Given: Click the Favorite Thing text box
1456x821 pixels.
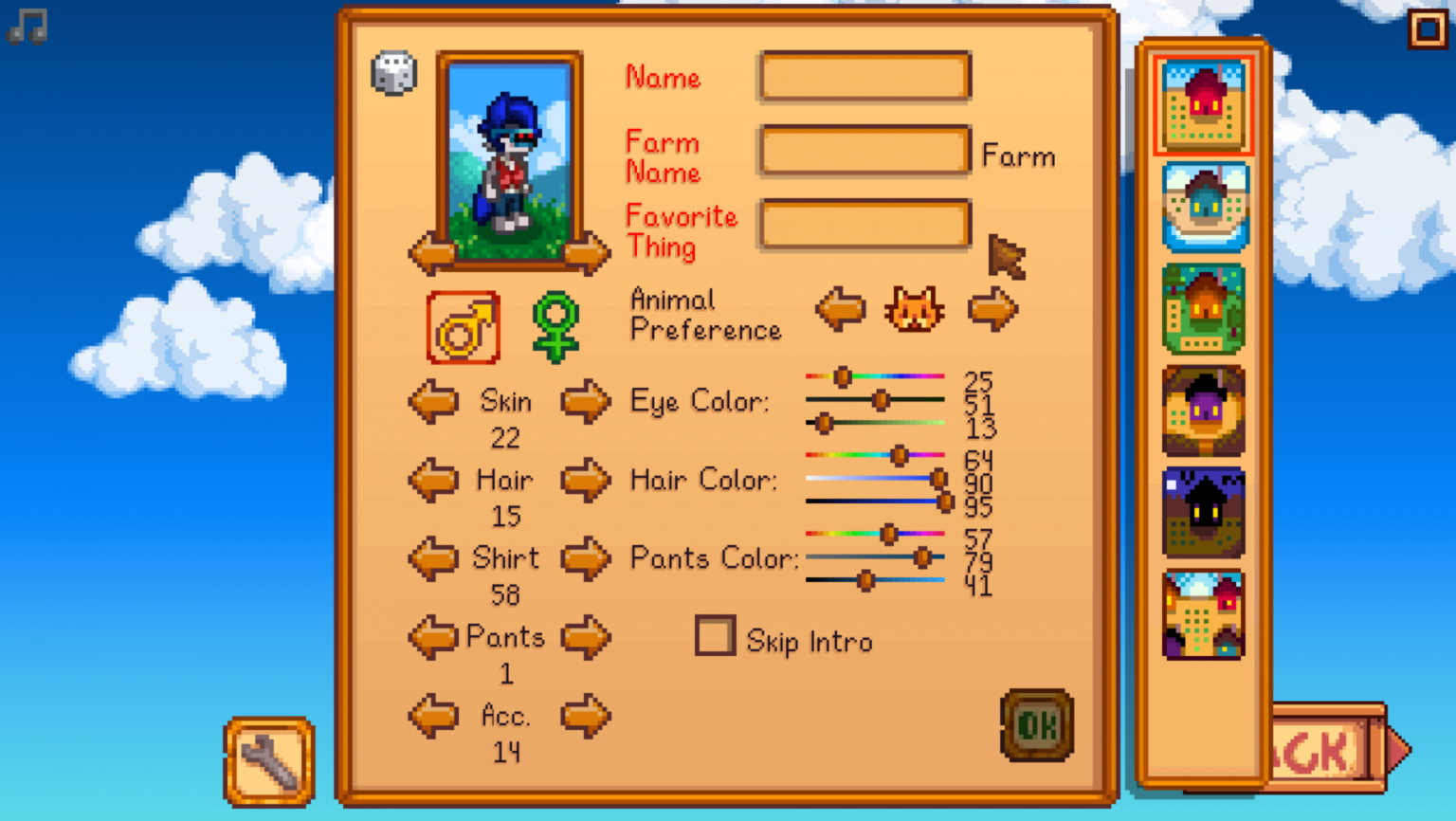Looking at the screenshot, I should pyautogui.click(x=863, y=224).
